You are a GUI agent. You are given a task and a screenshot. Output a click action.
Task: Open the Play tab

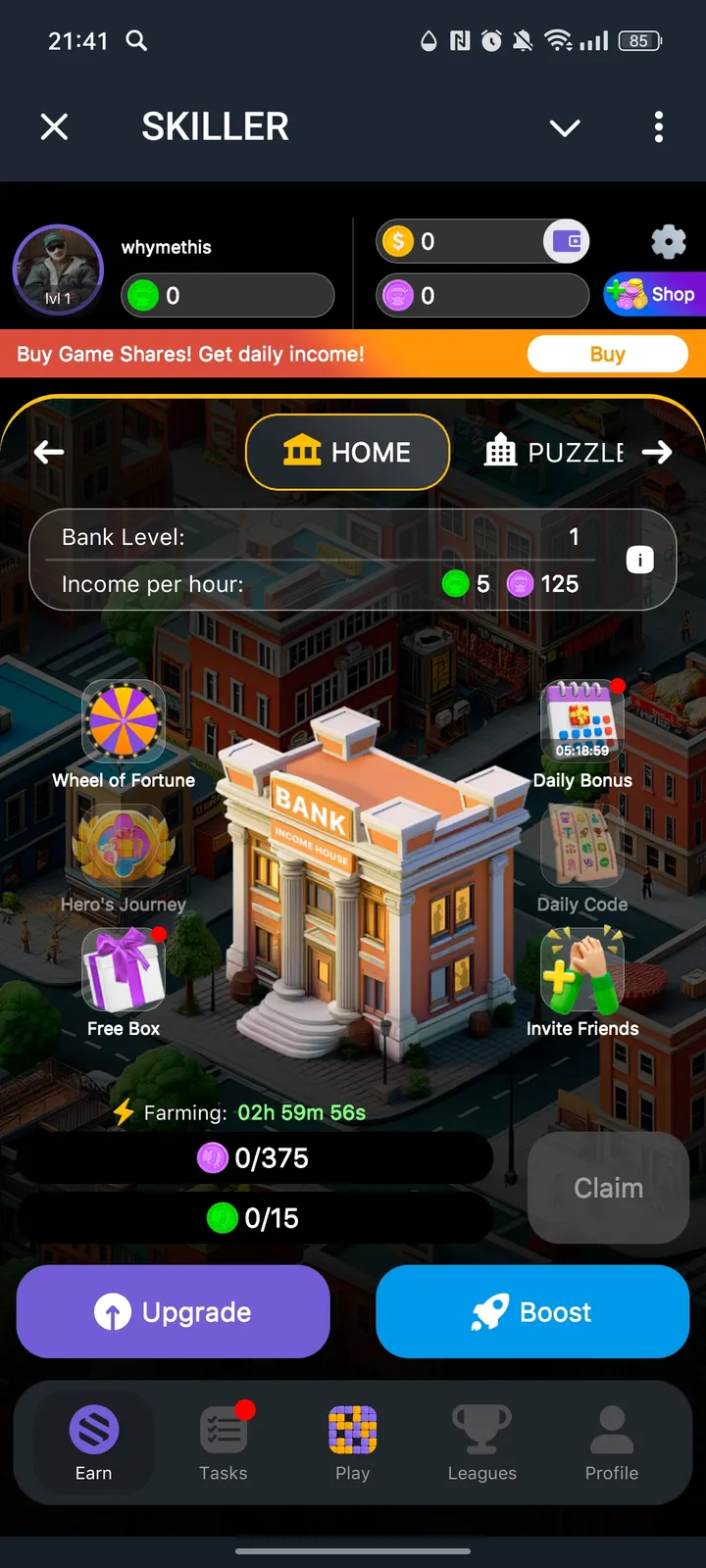353,1443
